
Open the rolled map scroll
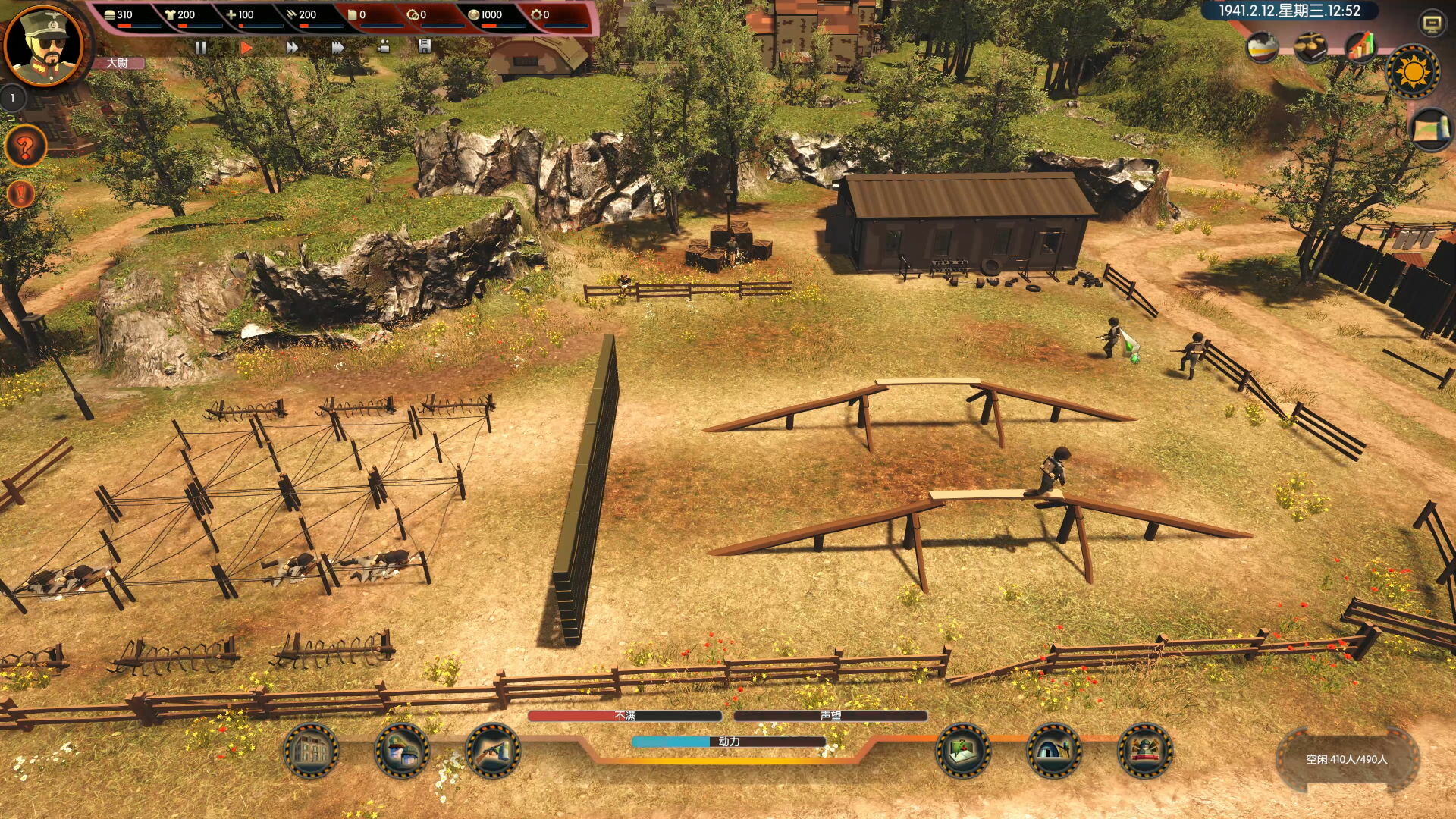click(x=1430, y=129)
